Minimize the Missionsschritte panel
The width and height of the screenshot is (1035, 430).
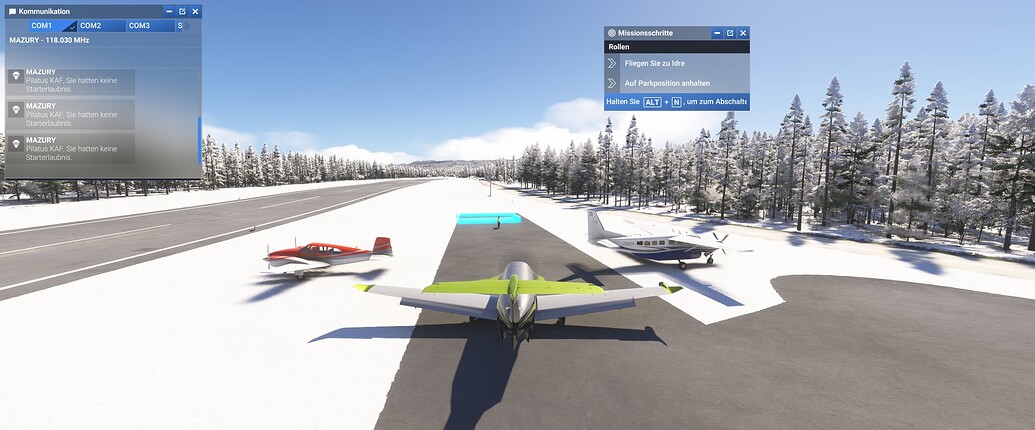coord(717,33)
